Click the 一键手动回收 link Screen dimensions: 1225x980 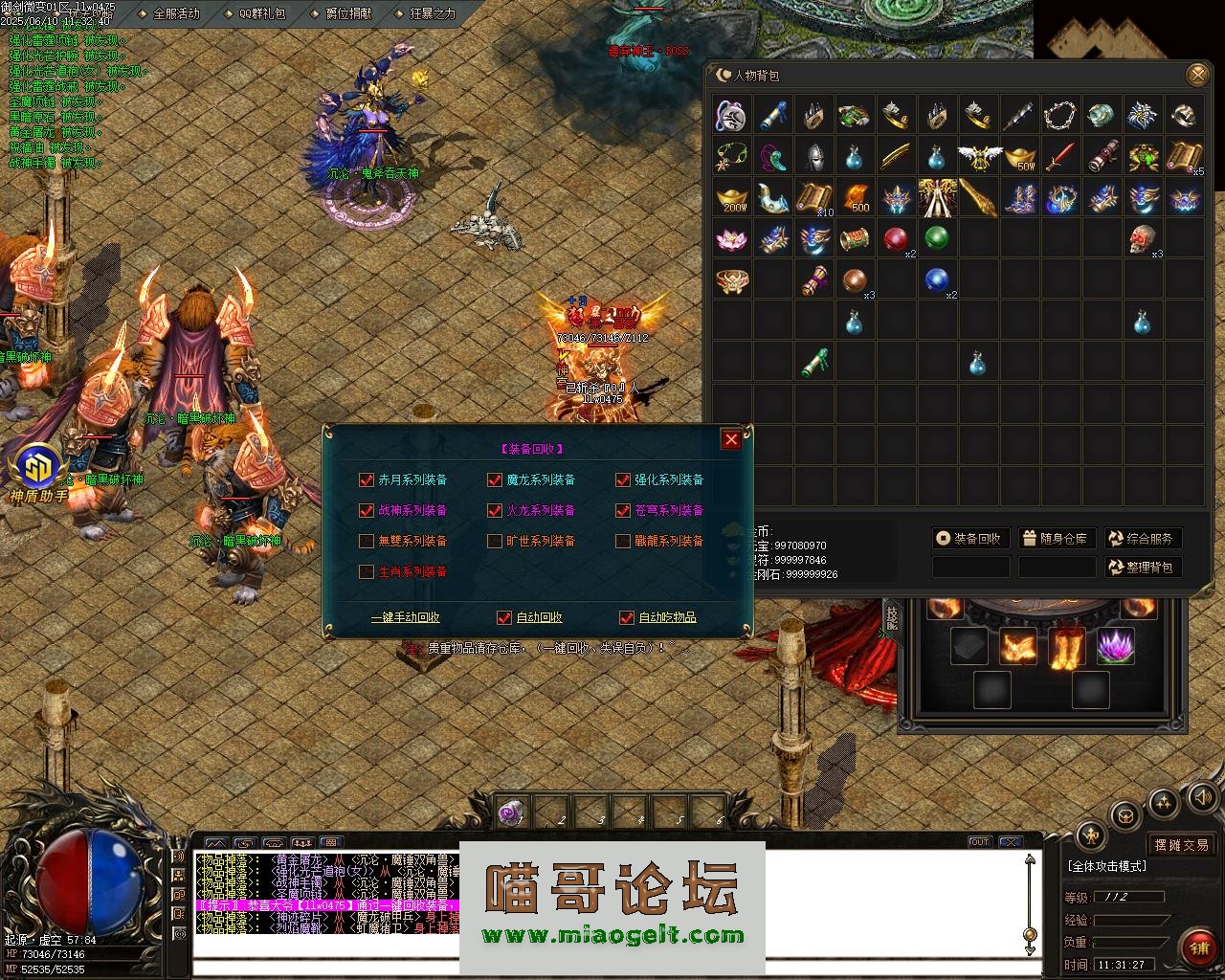(406, 617)
